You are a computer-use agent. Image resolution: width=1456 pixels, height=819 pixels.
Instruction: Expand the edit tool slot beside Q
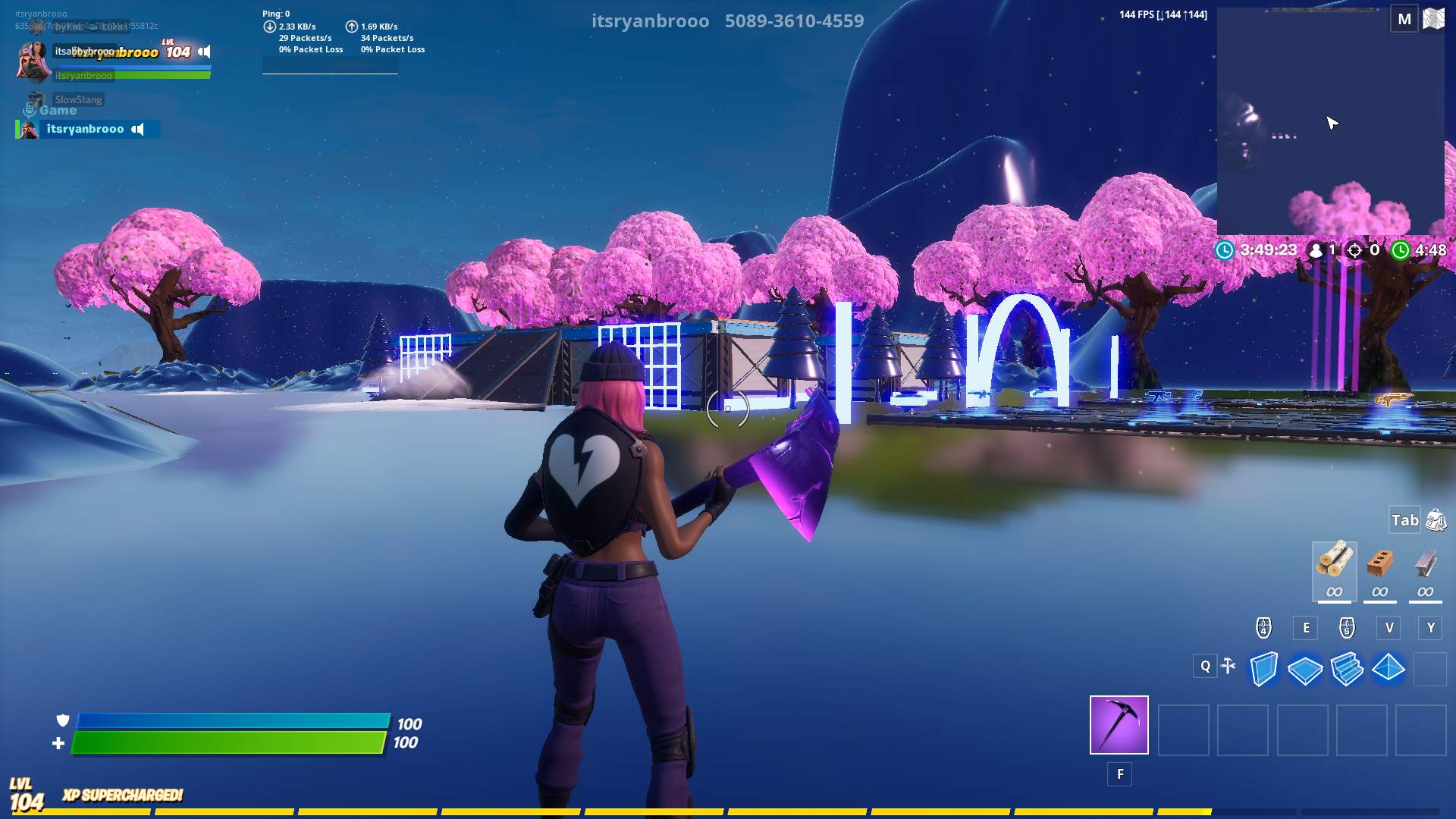pos(1228,664)
